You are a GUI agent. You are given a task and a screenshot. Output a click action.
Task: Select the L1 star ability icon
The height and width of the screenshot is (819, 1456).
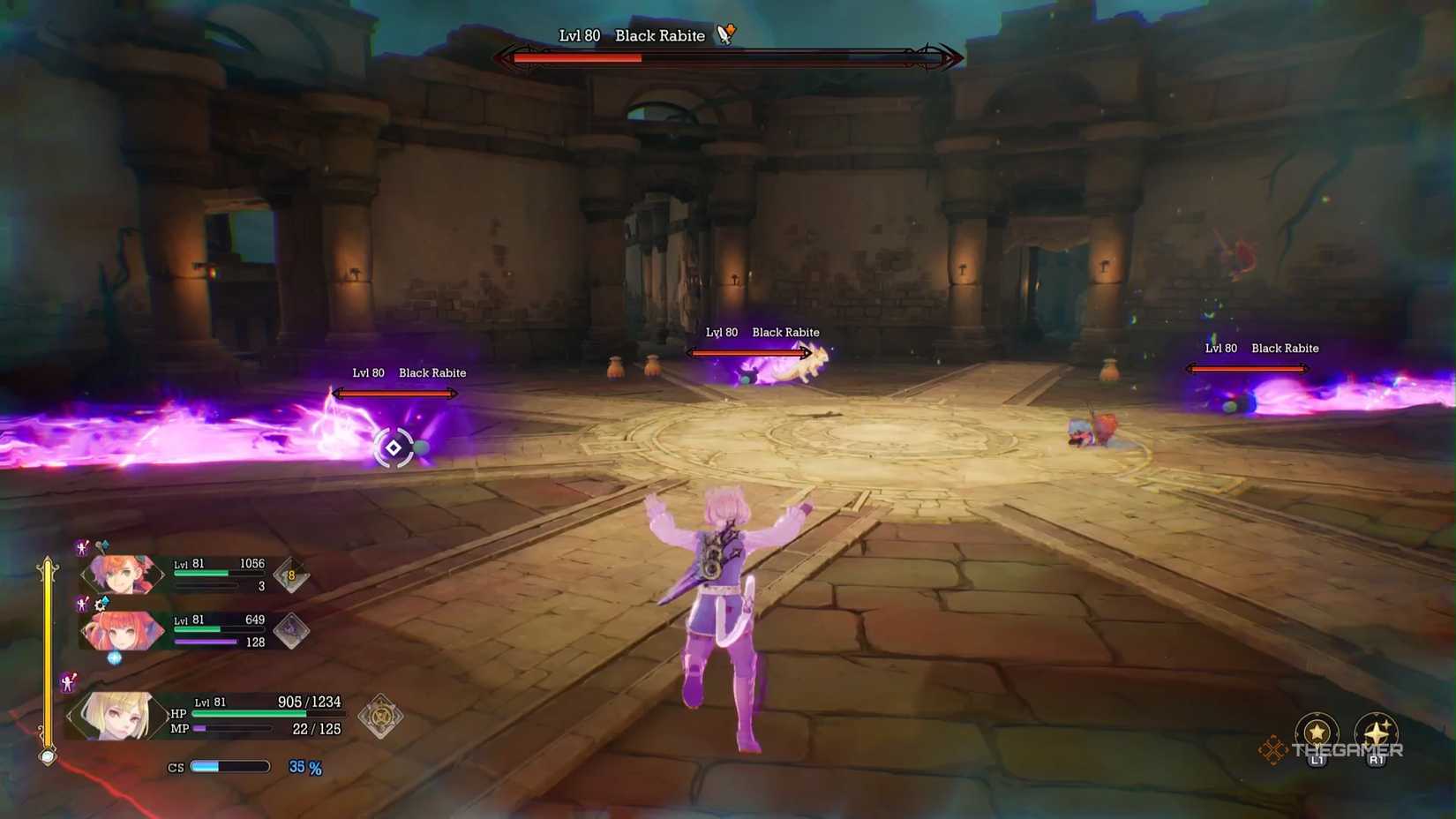1316,733
